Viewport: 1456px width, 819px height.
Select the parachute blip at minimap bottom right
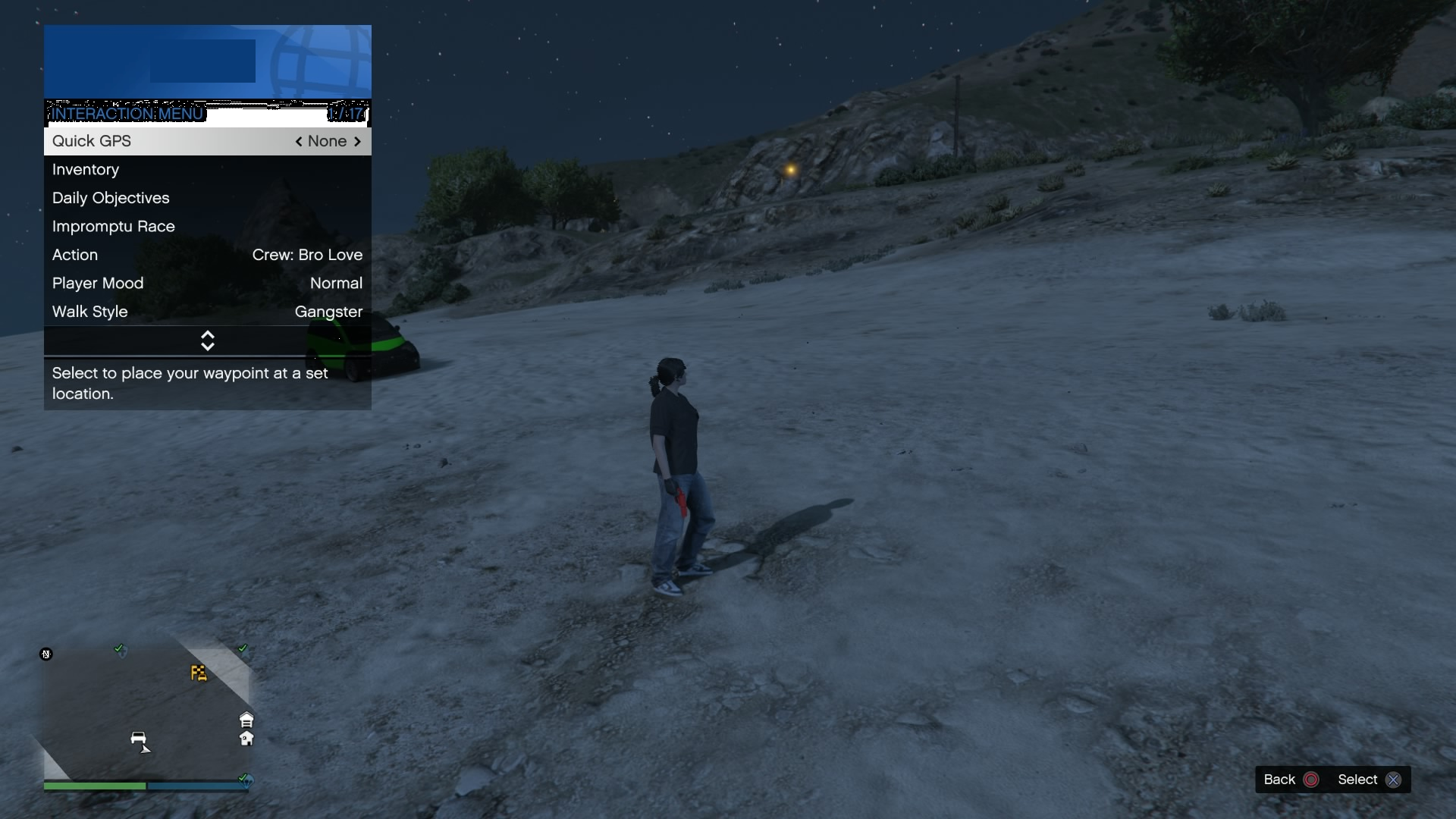pyautogui.click(x=246, y=781)
